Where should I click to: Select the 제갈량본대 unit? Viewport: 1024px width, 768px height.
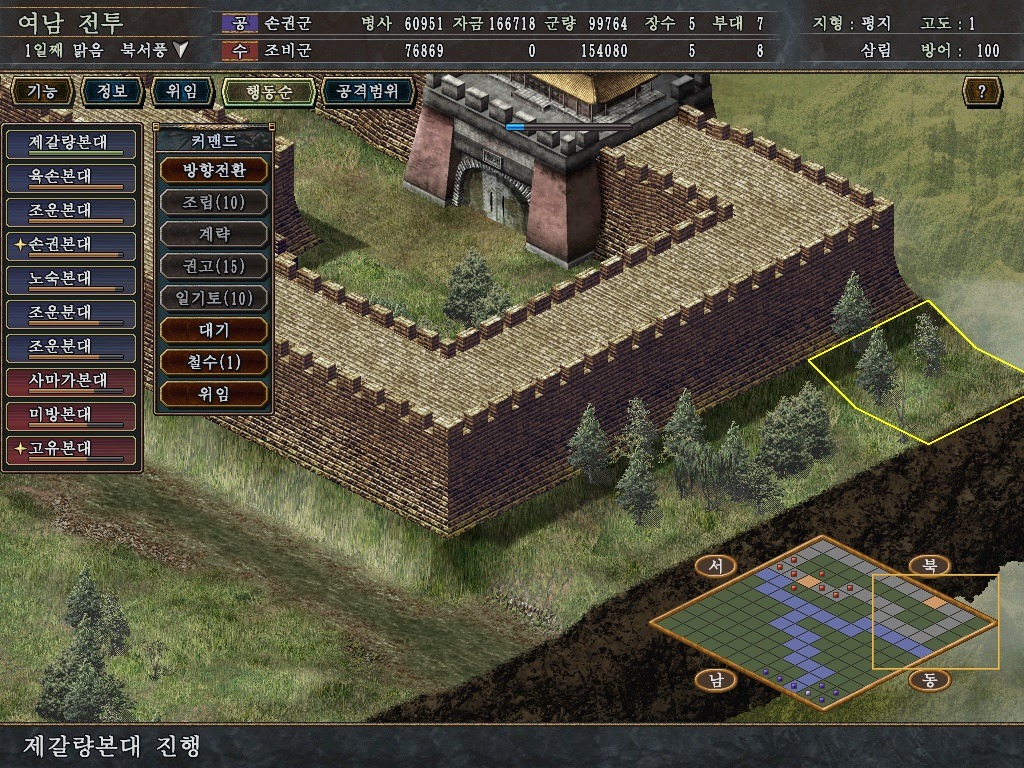coord(70,142)
